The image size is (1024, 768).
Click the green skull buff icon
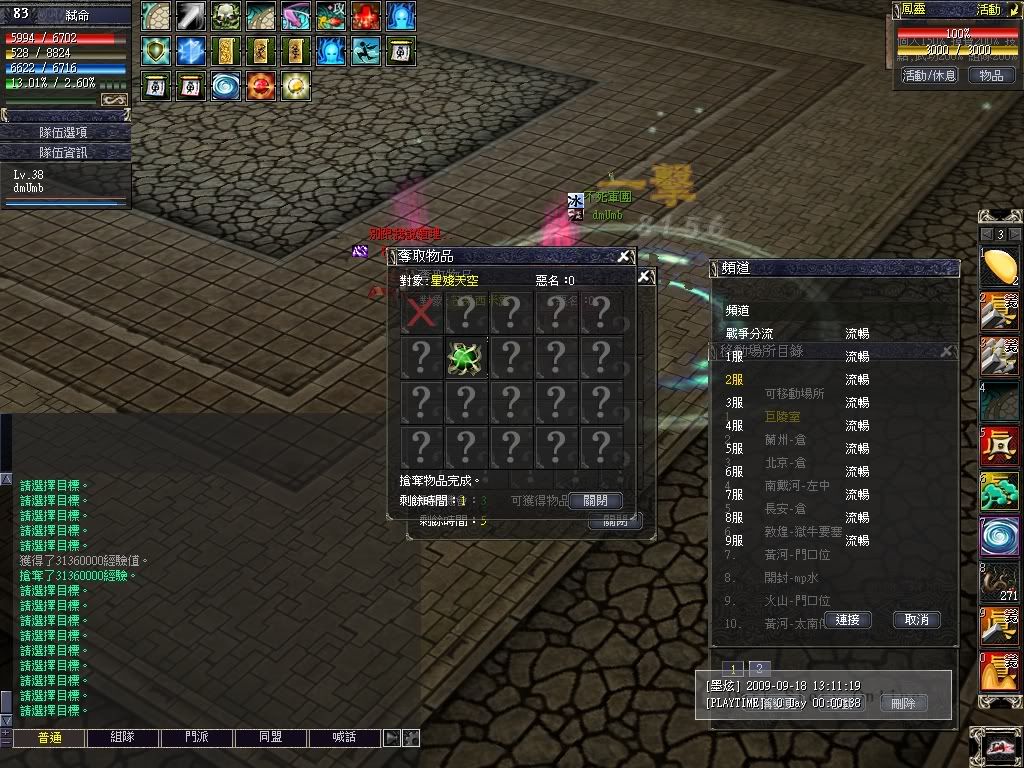tap(225, 16)
